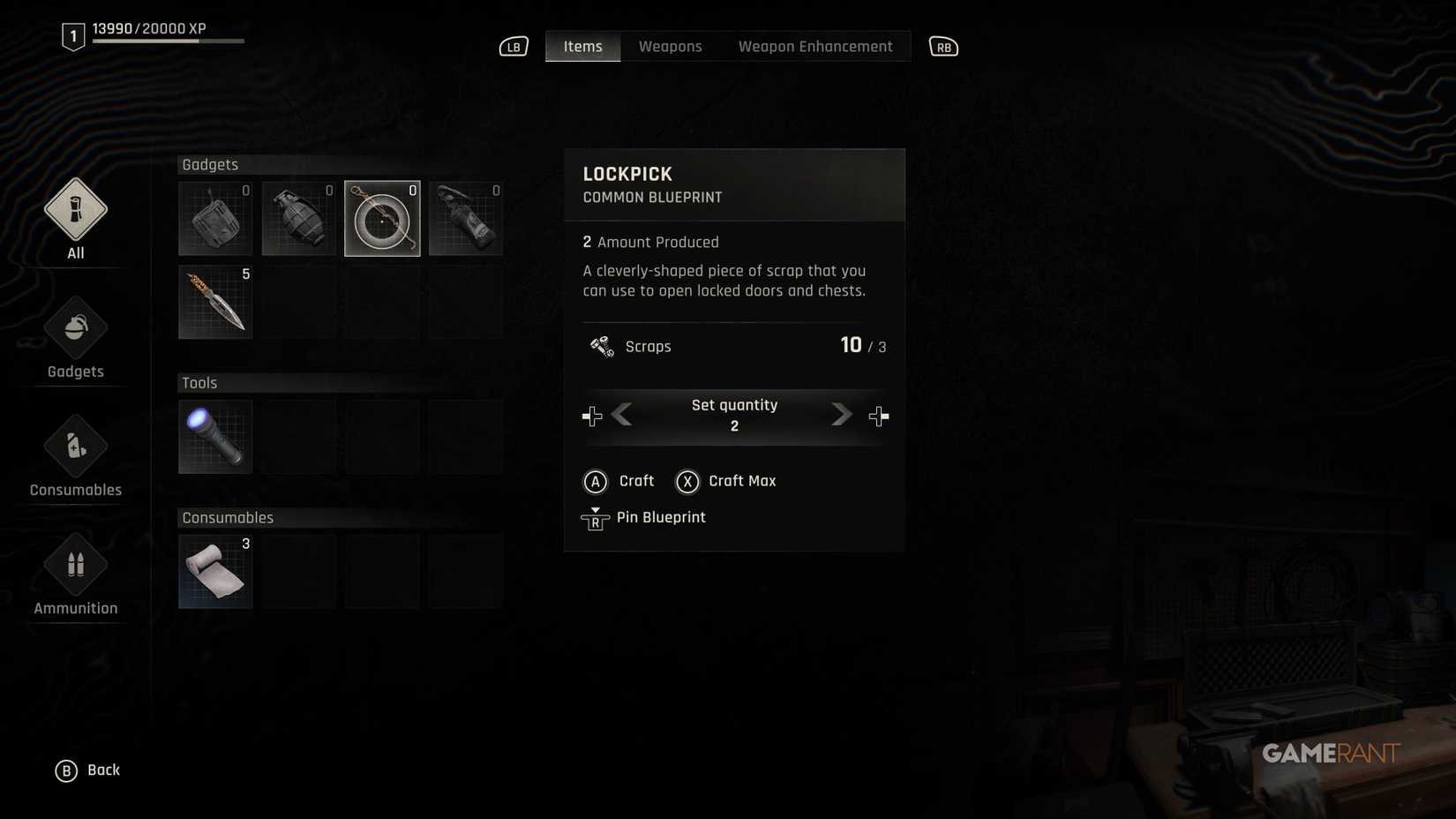This screenshot has height=819, width=1456.
Task: Click the XP progress bar
Action: point(168,39)
